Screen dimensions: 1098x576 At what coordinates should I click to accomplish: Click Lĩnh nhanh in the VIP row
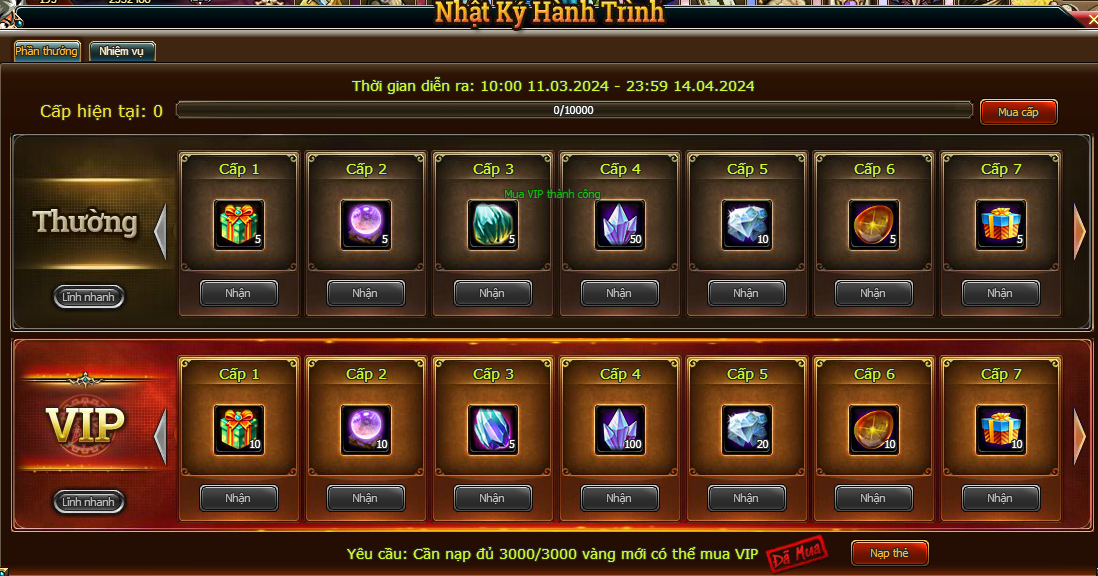tap(89, 501)
